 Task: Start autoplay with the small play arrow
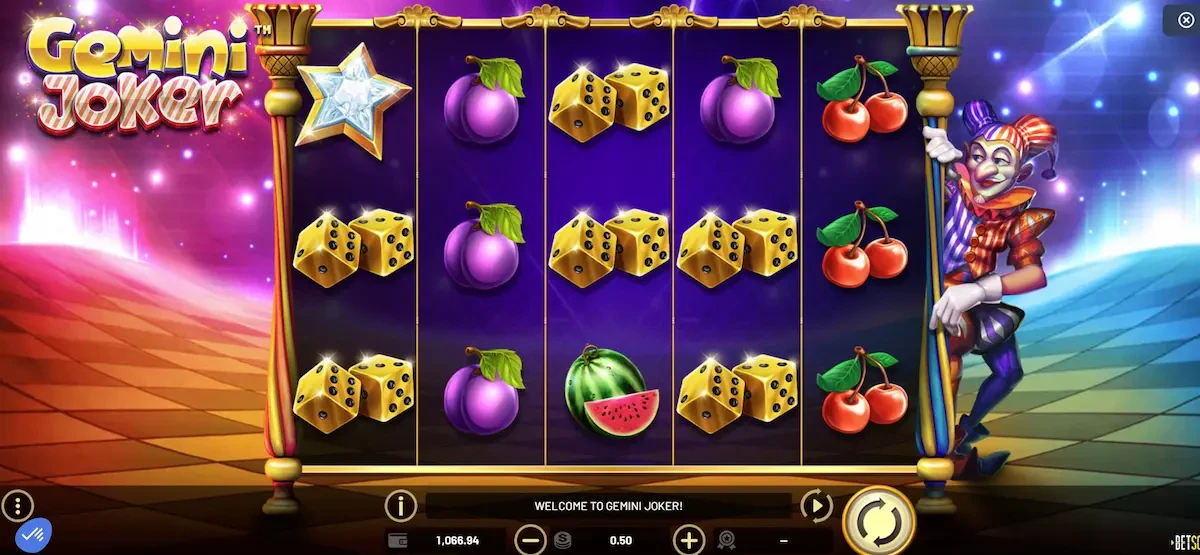[x=817, y=506]
